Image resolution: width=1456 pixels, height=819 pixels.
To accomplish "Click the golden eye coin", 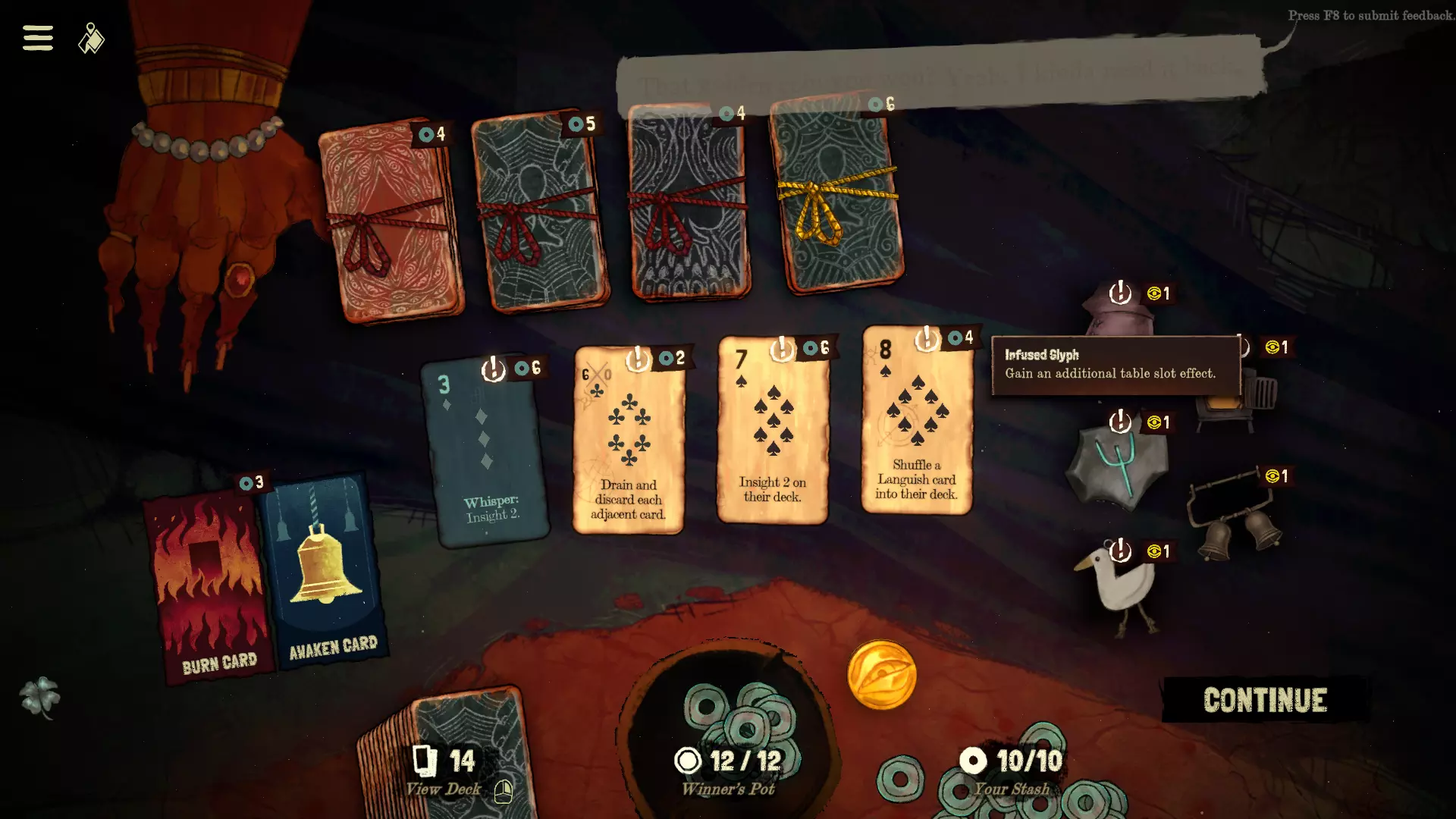I will point(881,675).
